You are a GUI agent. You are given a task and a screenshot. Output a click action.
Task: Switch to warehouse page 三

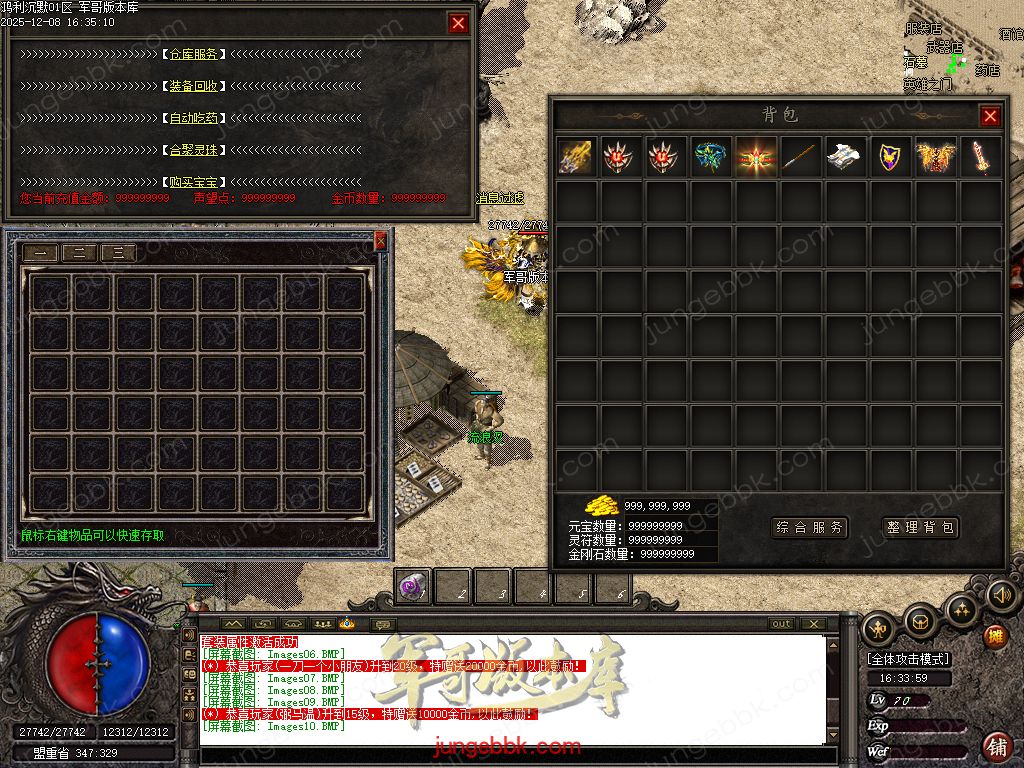[118, 253]
